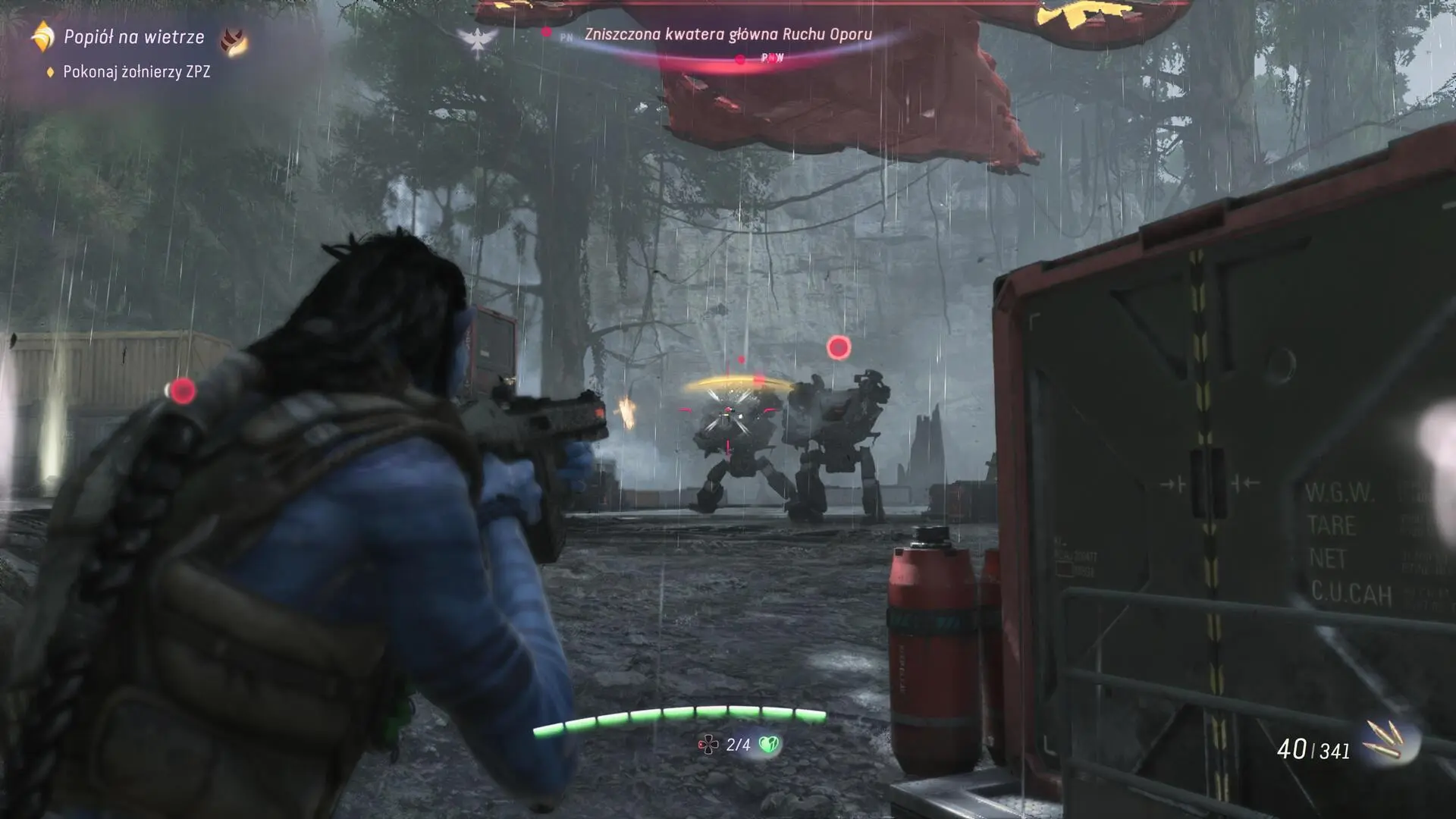Select the "Popiół na wietrze" quest tracker
1456x819 pixels.
(133, 36)
